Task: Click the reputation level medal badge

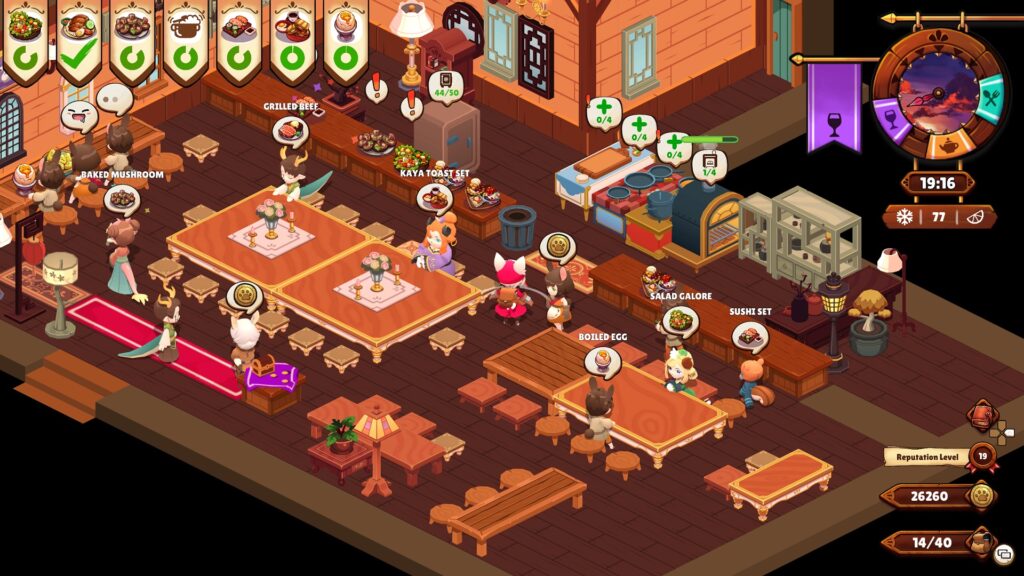Action: (981, 457)
